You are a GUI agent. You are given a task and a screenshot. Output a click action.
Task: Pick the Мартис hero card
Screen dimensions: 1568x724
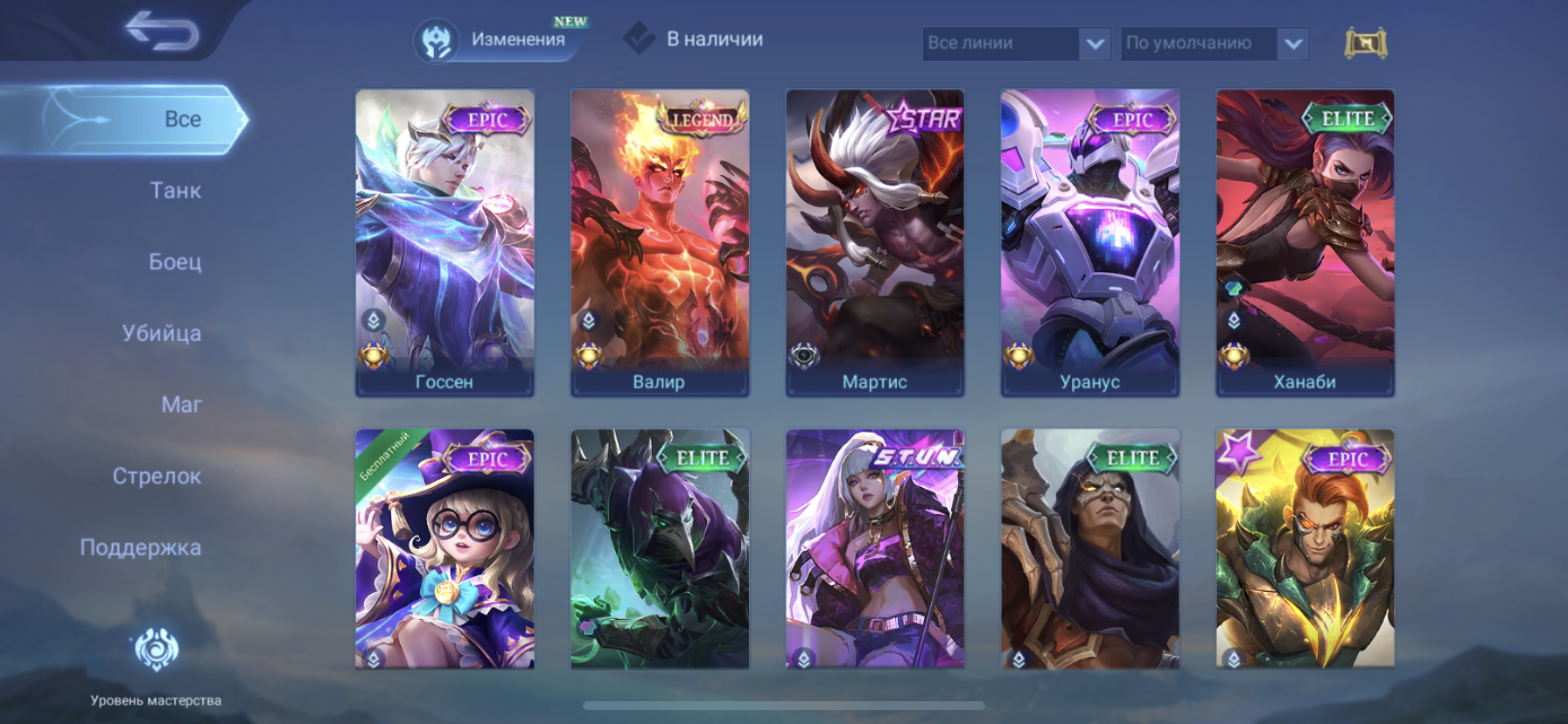click(x=875, y=243)
